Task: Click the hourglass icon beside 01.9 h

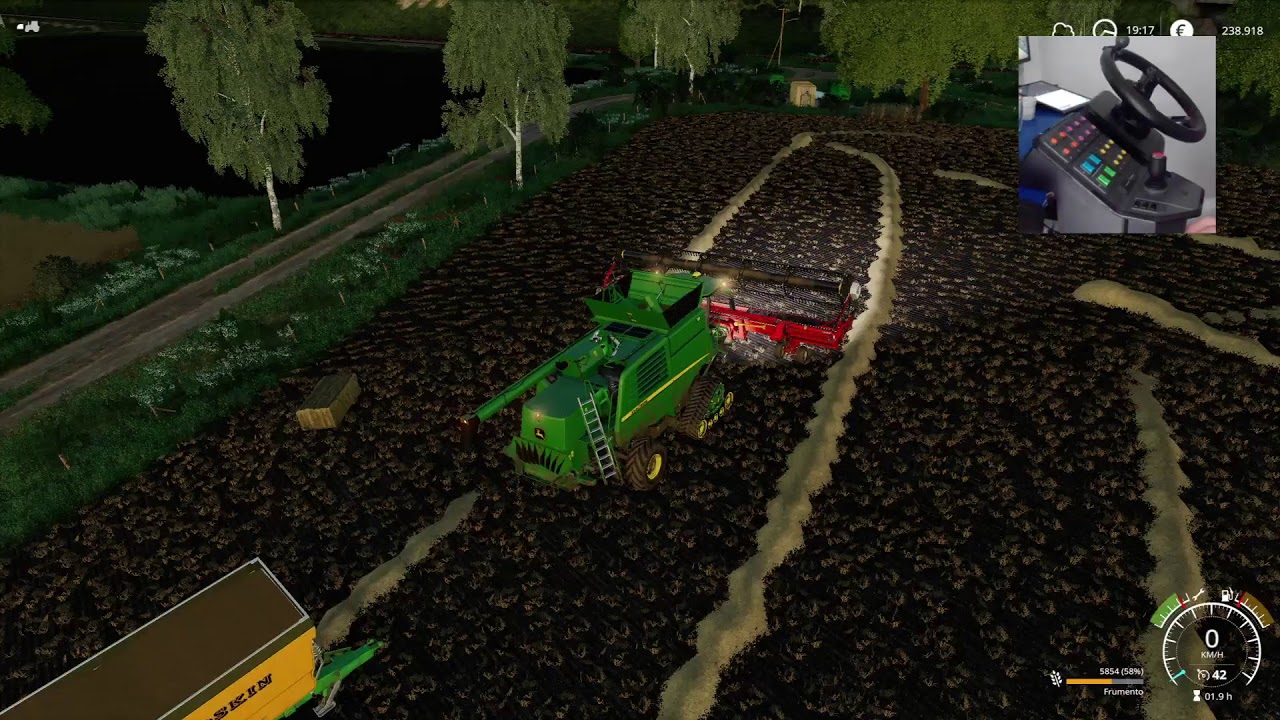Action: point(1196,696)
